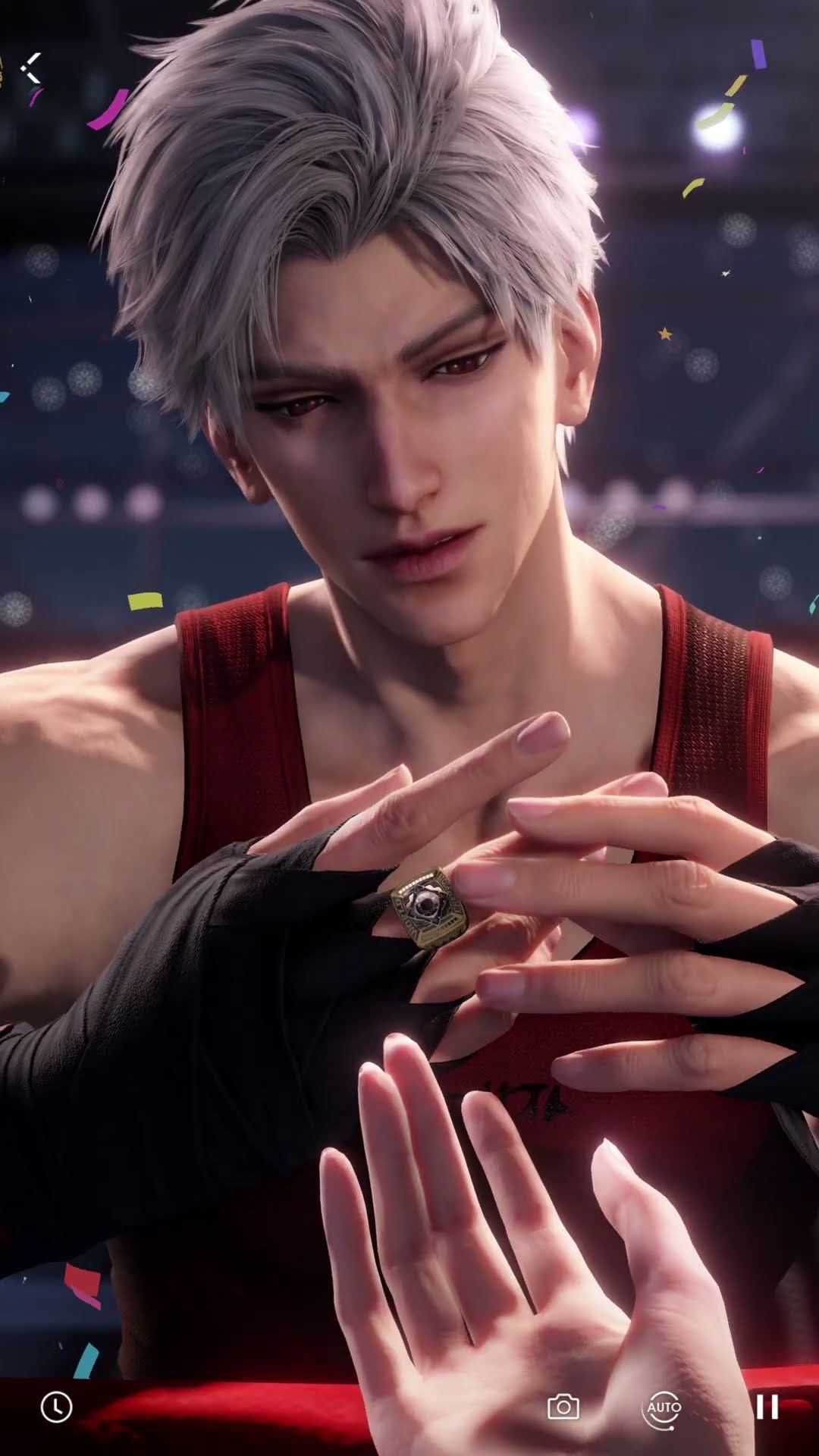Image resolution: width=819 pixels, height=1456 pixels.
Task: Open the clock history log icon
Action: pos(56,1407)
